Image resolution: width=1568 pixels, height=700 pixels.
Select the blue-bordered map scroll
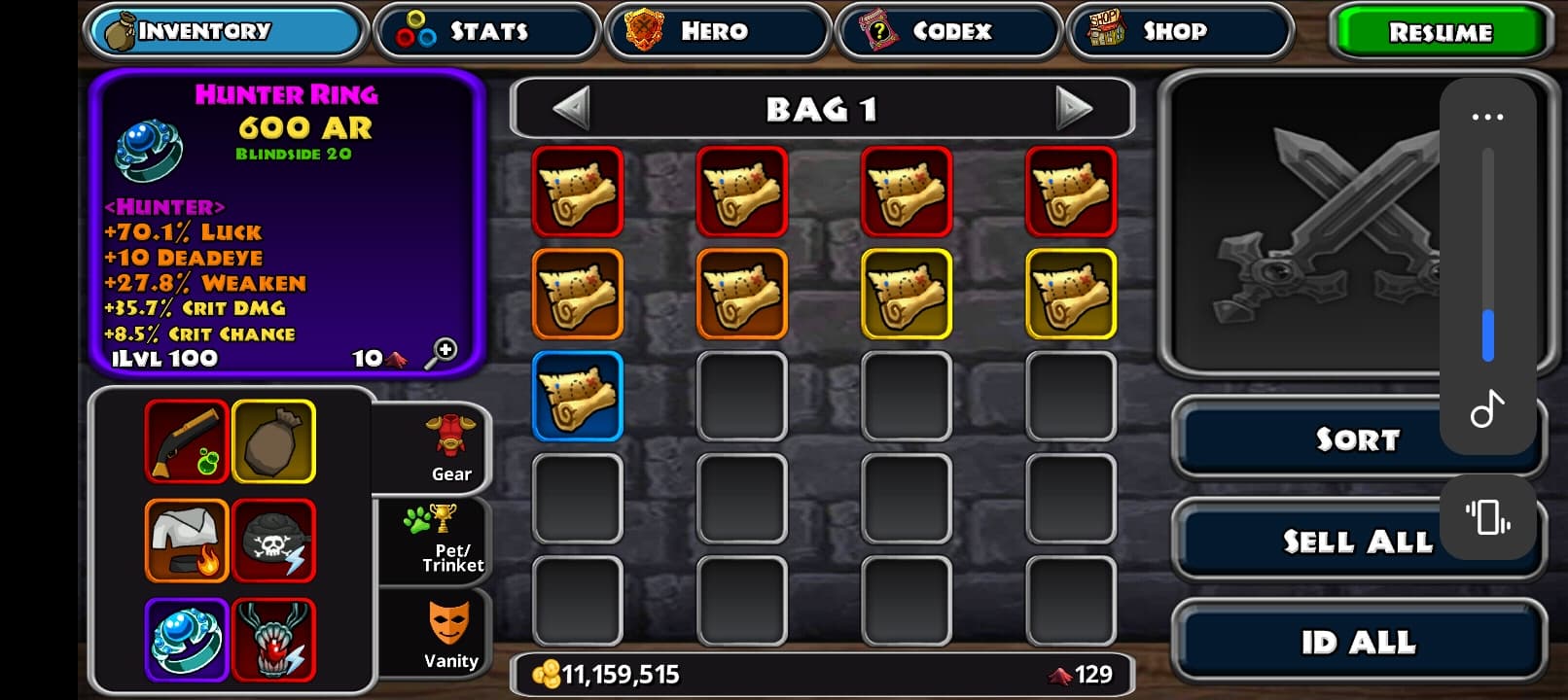point(578,396)
